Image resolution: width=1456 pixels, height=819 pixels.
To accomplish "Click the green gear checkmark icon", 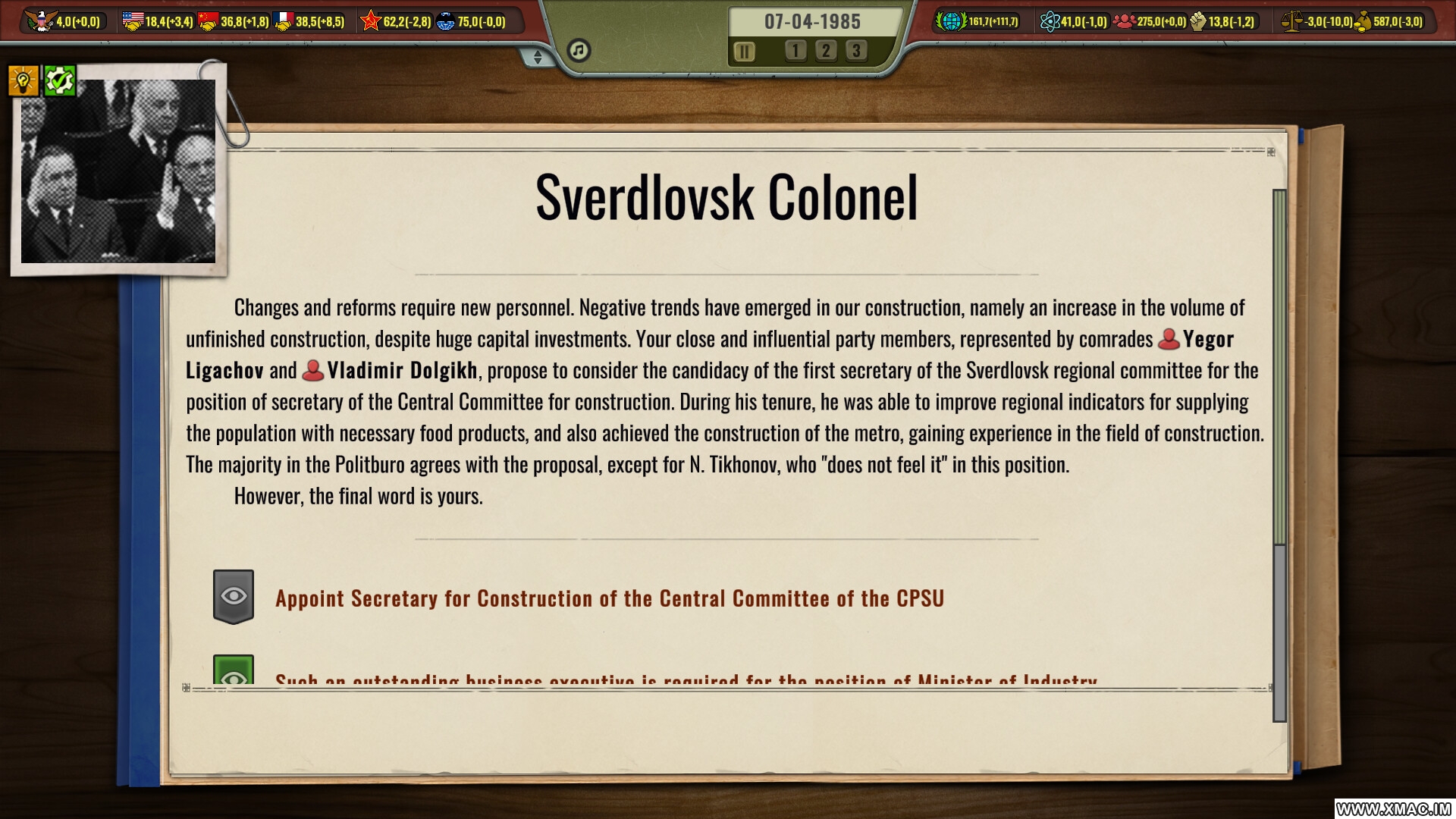I will pos(61,79).
